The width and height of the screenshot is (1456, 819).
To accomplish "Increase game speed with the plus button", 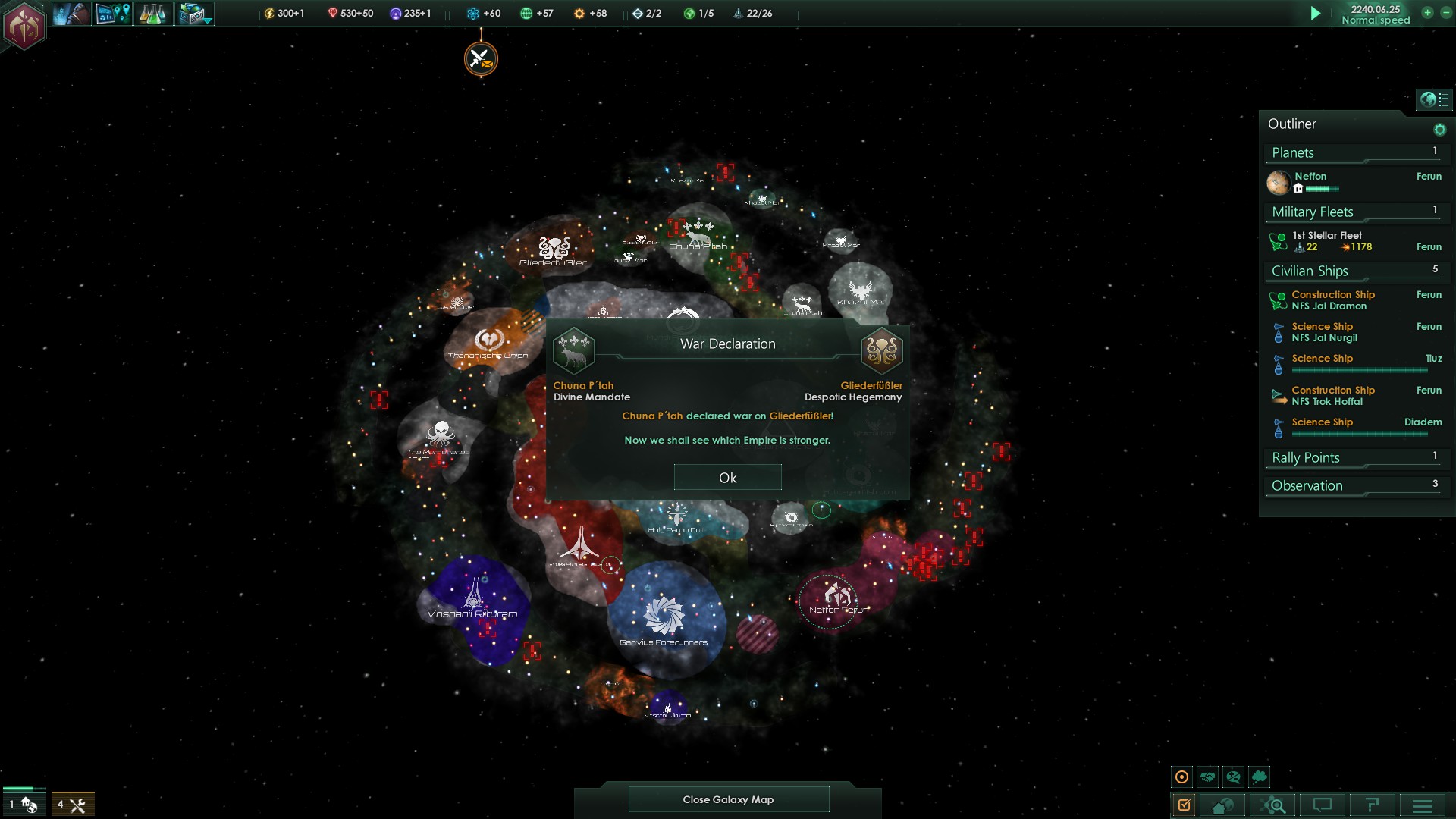I will pos(1427,13).
